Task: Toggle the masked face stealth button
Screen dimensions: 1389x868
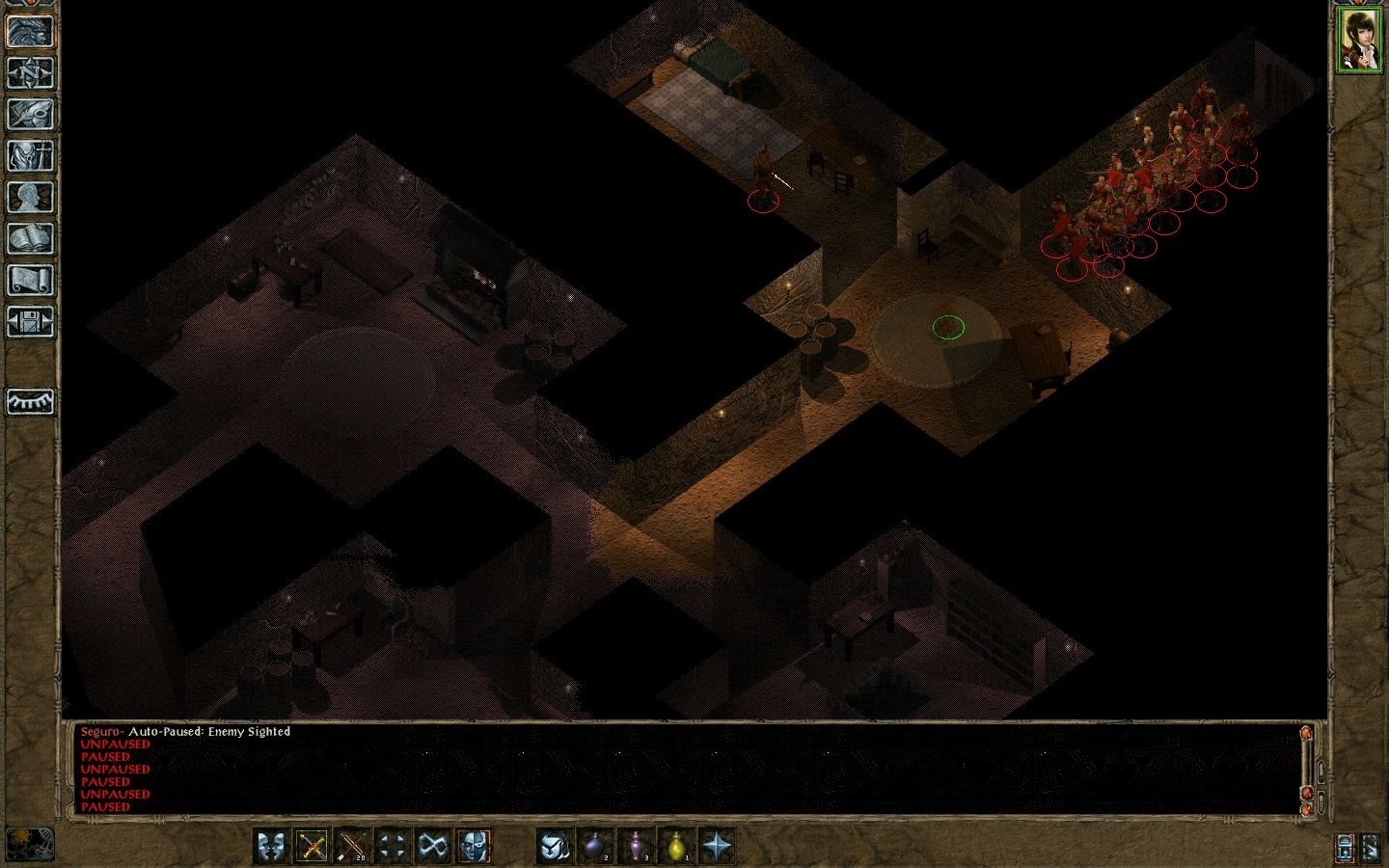Action: (474, 846)
